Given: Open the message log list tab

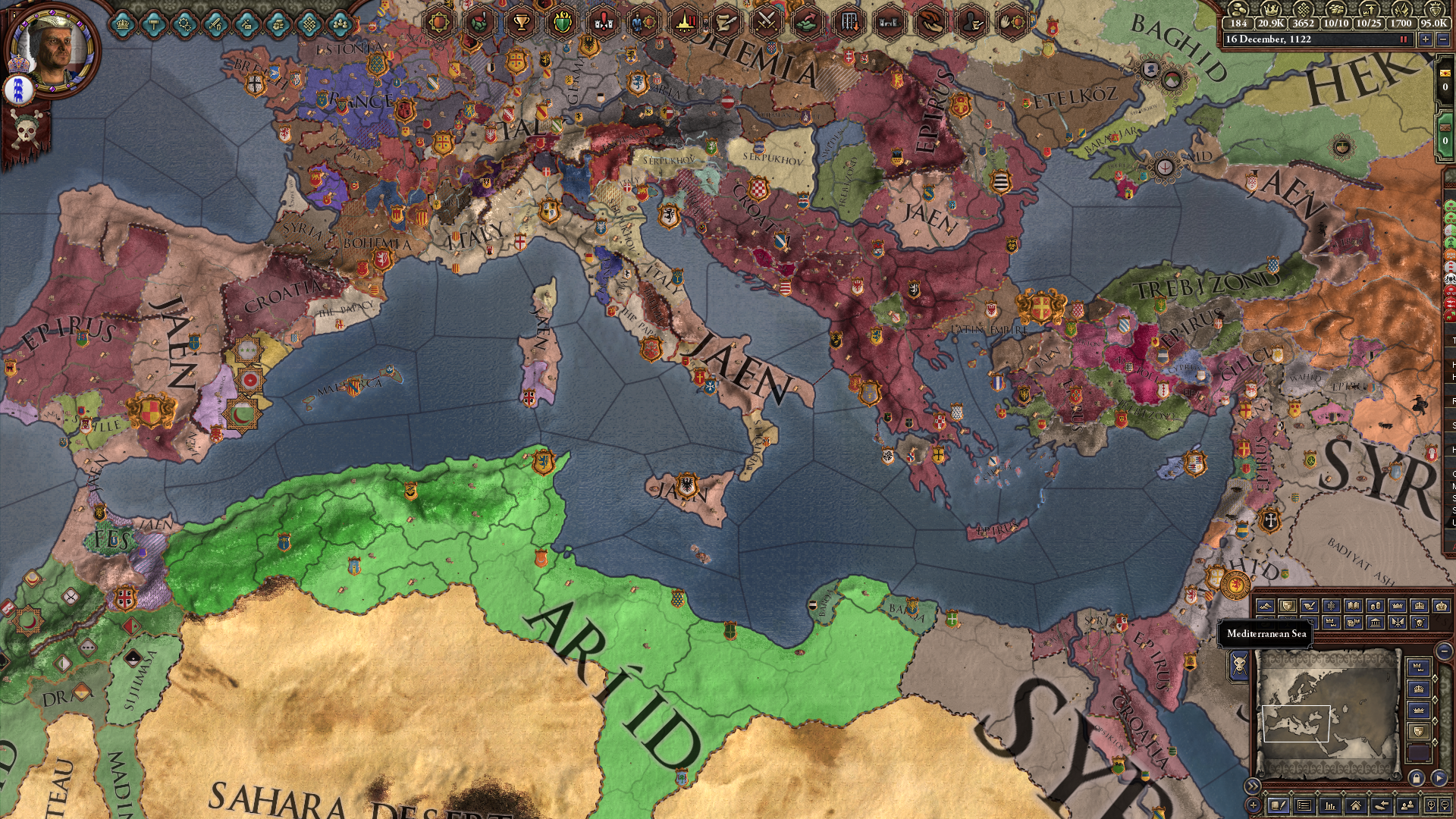Looking at the screenshot, I should point(1304,806).
